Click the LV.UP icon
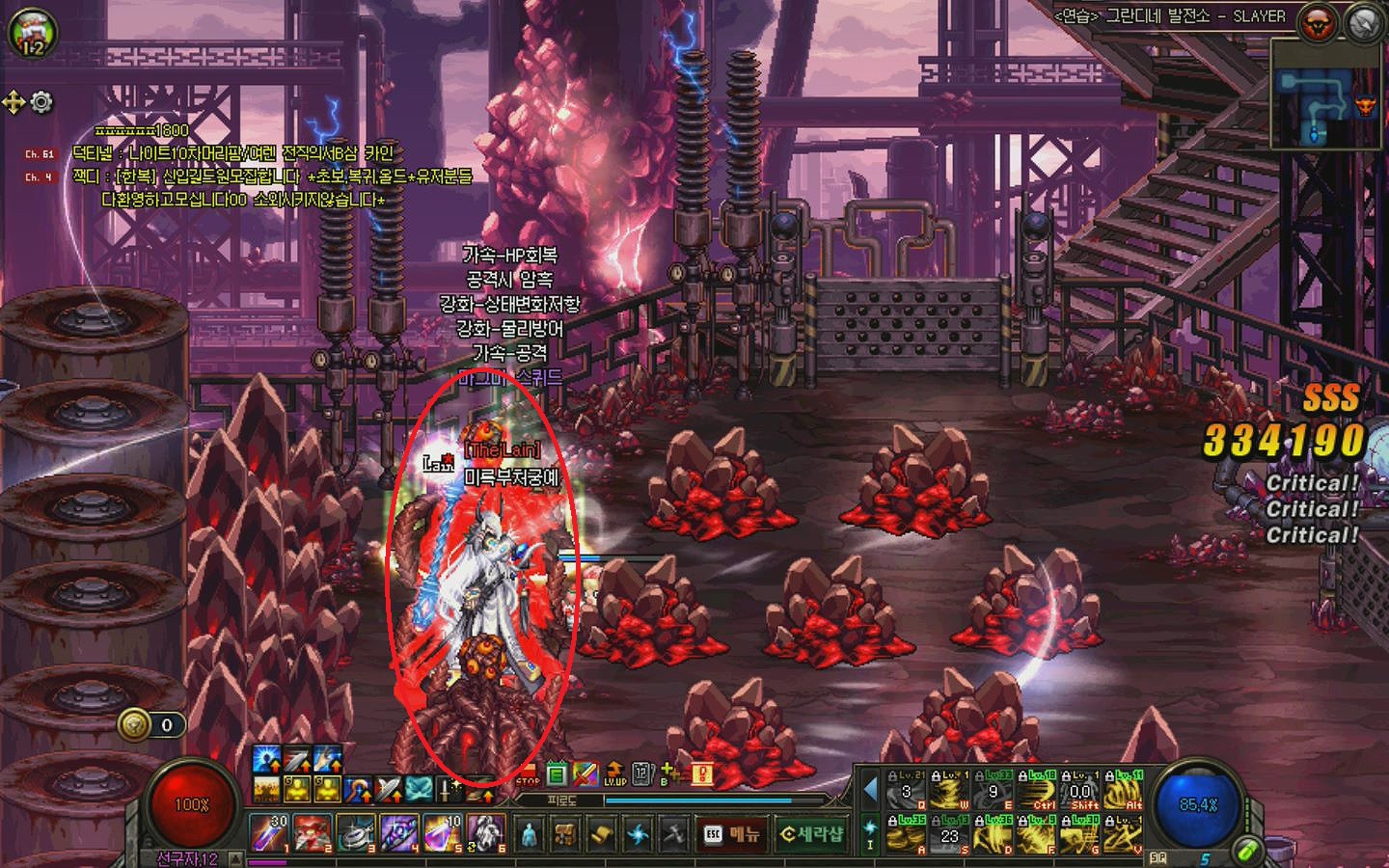Viewport: 1389px width, 868px height. coord(615,773)
